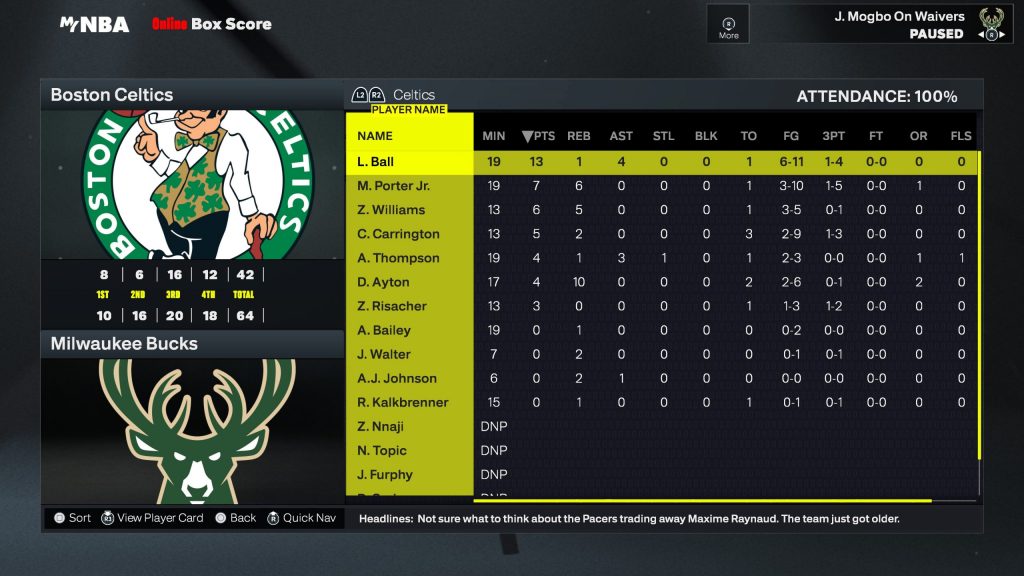
Task: Select the N. Topic row
Action: coord(382,450)
